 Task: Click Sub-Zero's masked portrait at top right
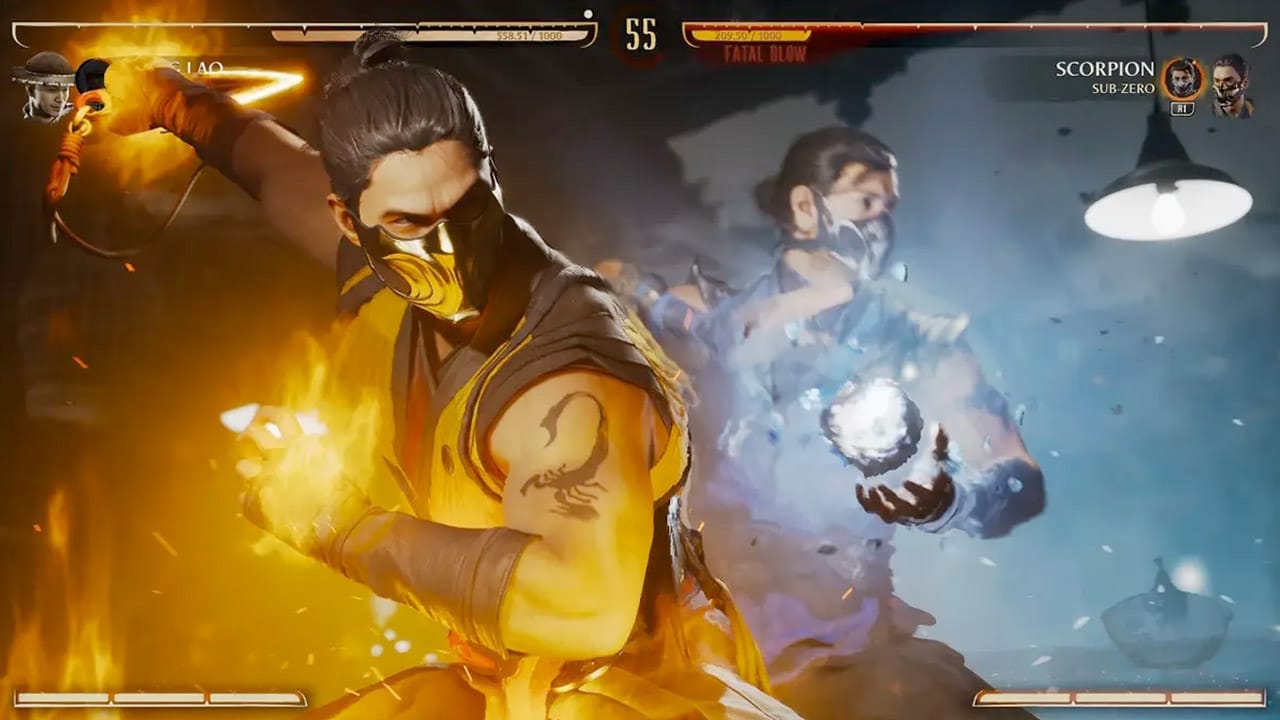tap(1234, 85)
